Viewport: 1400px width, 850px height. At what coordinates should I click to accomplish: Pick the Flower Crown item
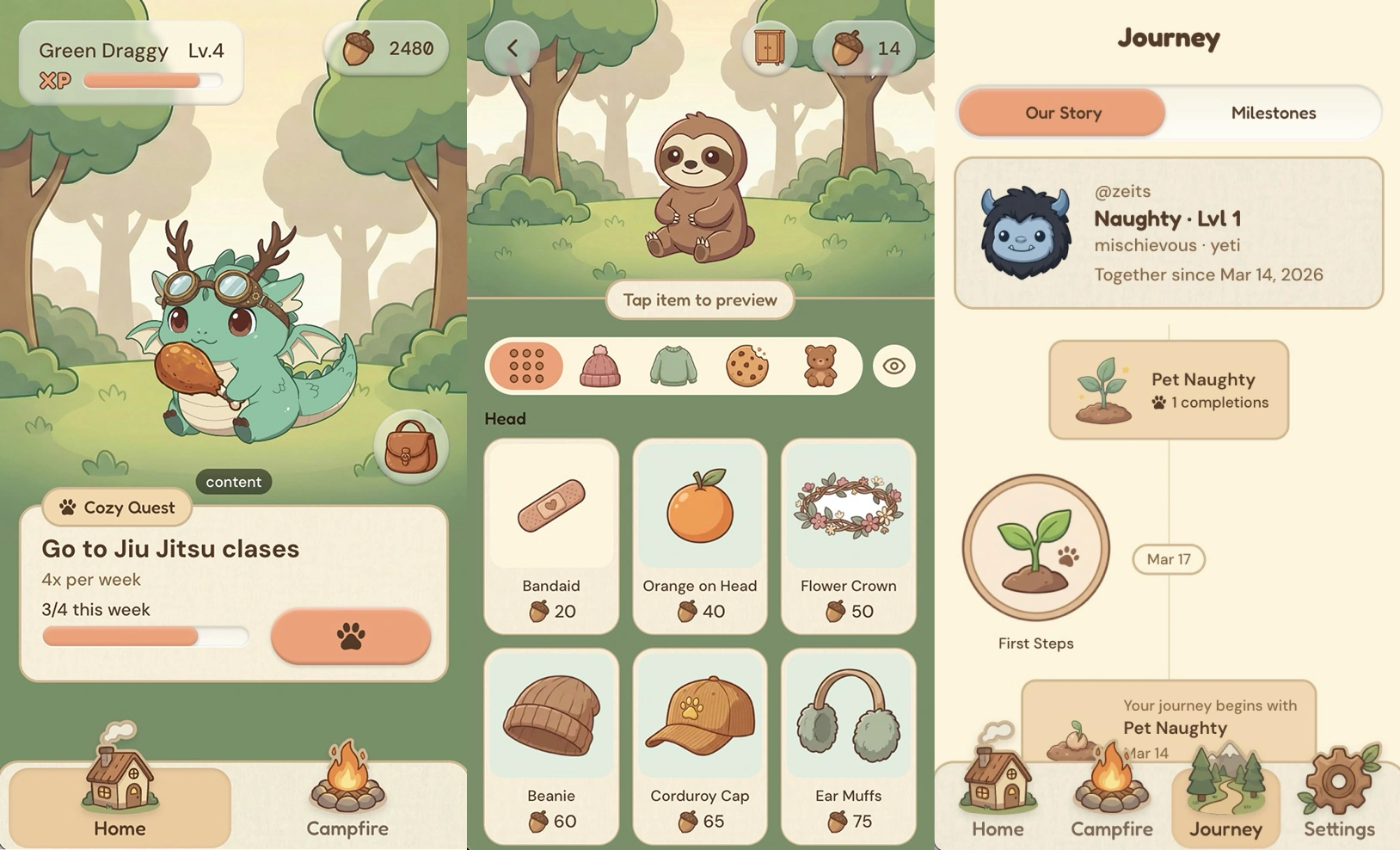tap(848, 536)
